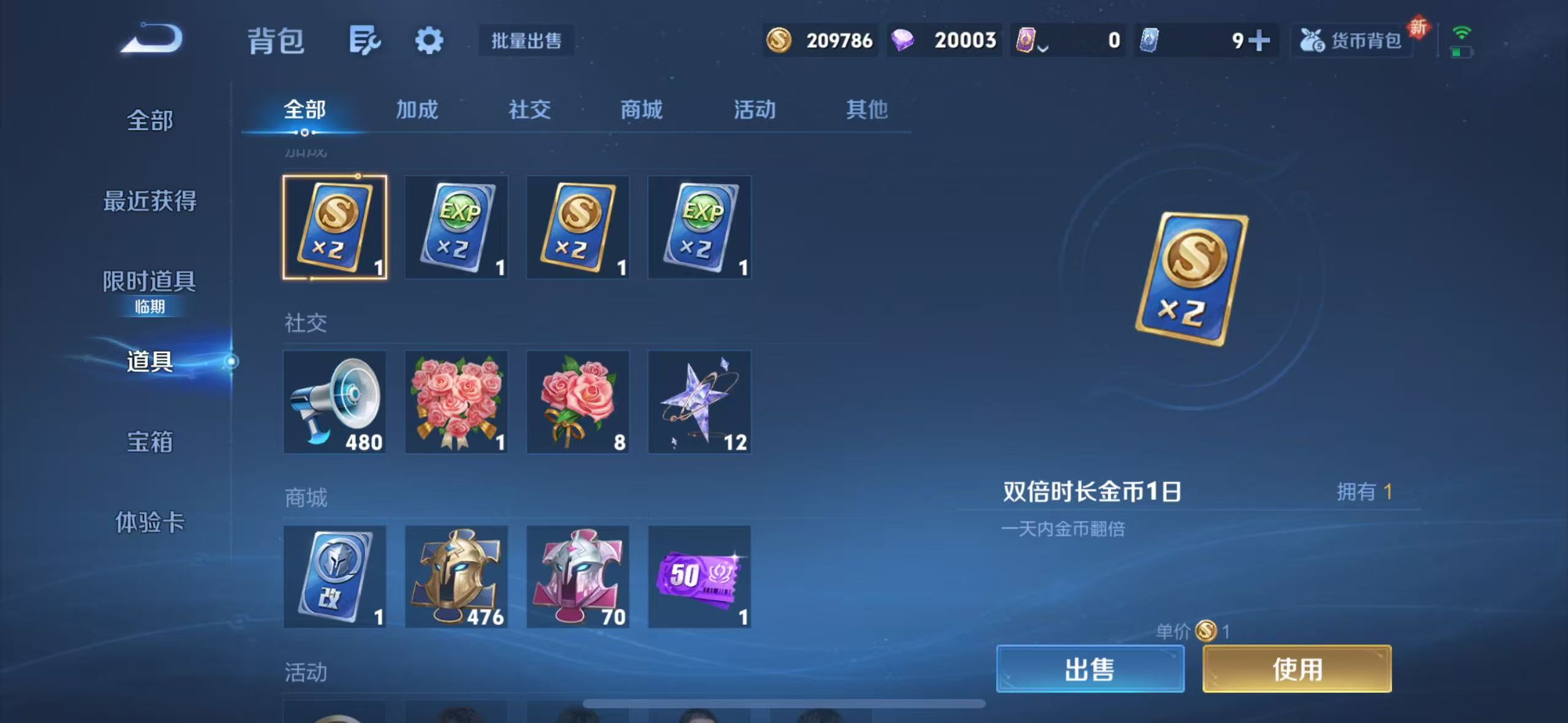Open the 宝箱 sidebar section

(x=150, y=442)
